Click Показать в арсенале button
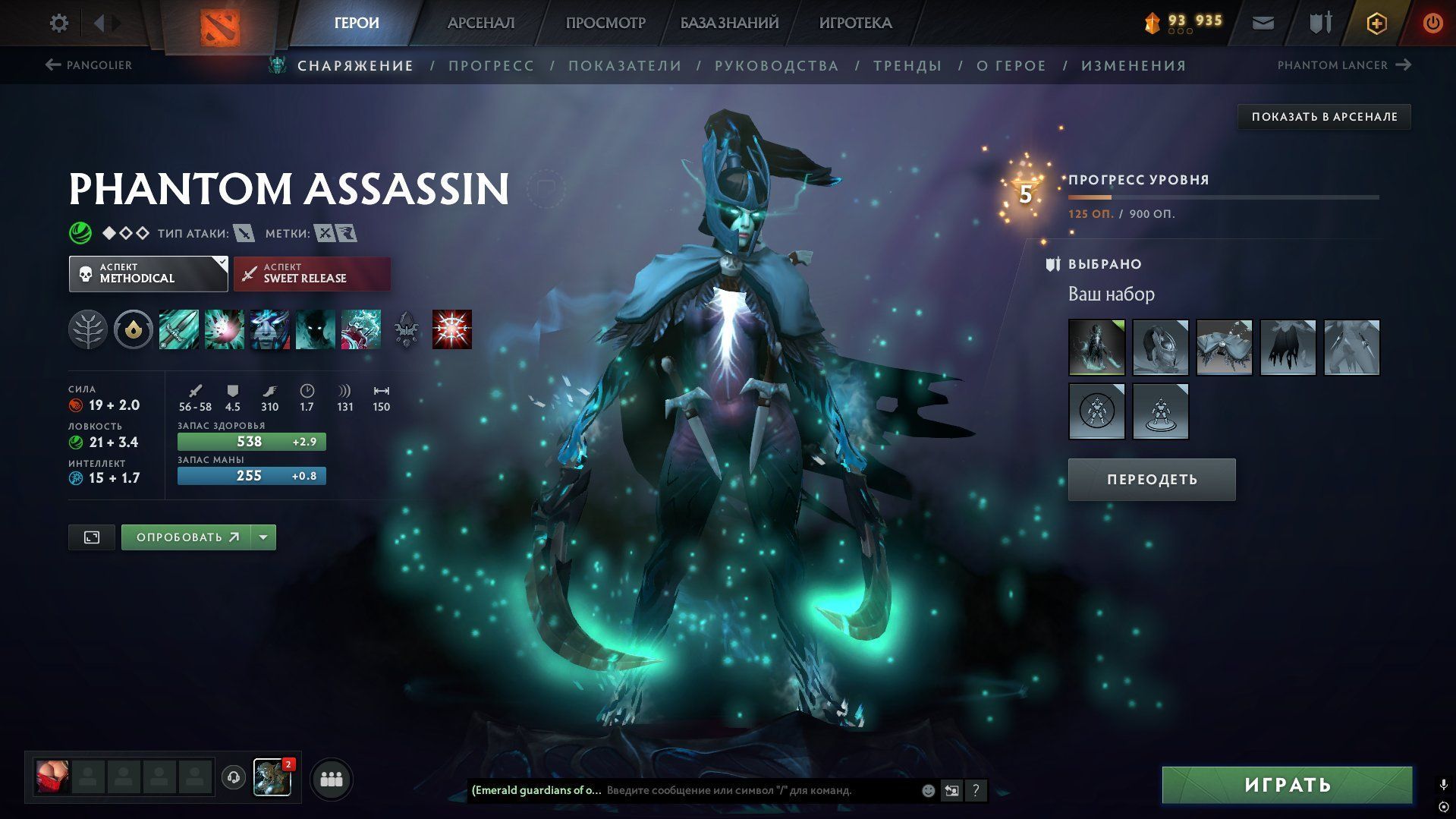The height and width of the screenshot is (819, 1456). pos(1324,117)
